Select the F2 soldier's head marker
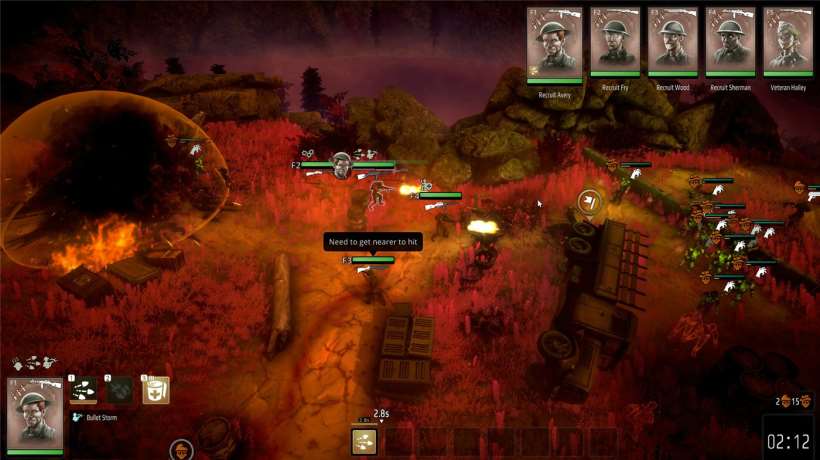The image size is (820, 460). pos(342,164)
